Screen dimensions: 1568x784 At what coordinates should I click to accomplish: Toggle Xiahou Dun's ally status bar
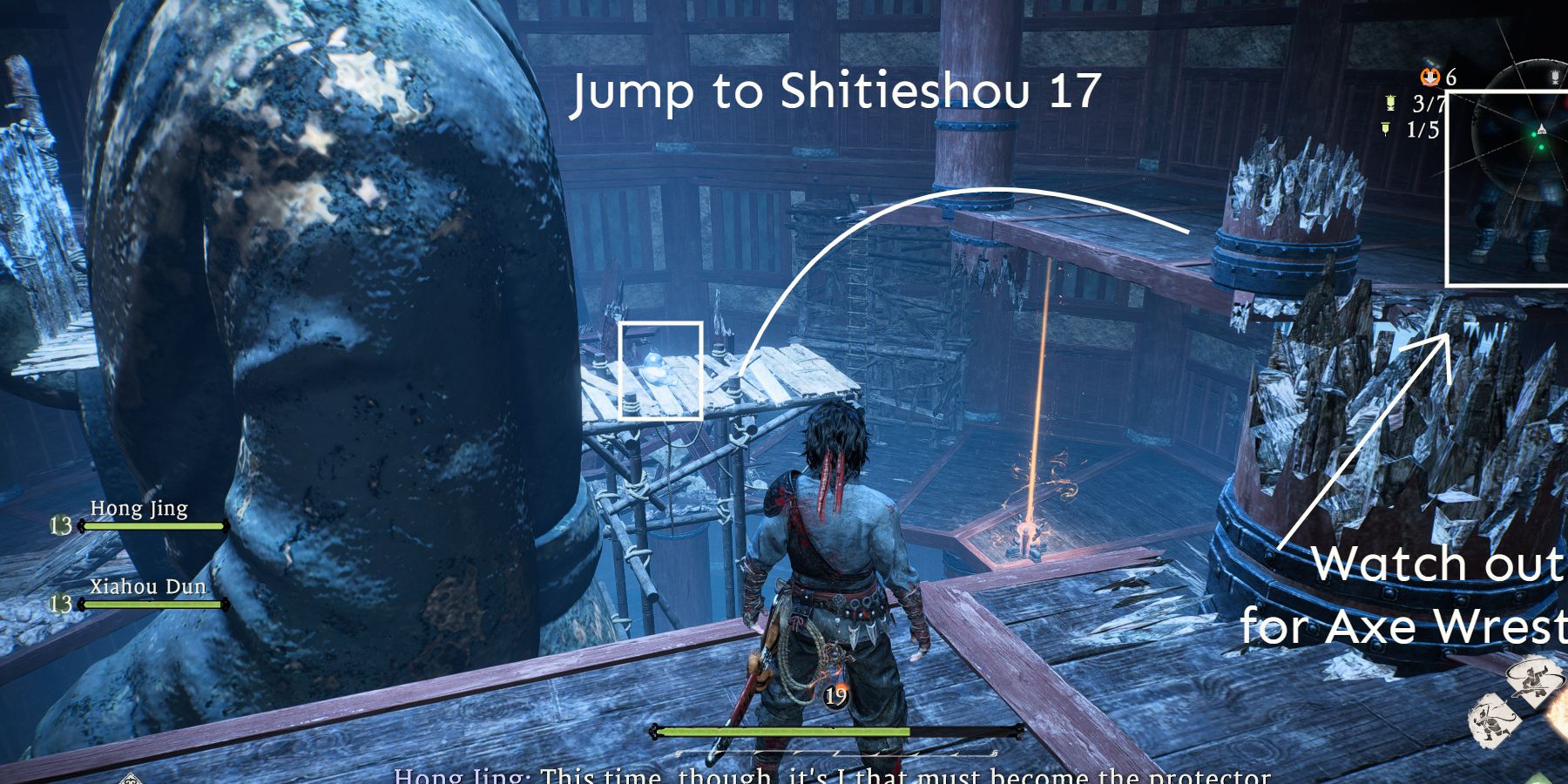[152, 605]
